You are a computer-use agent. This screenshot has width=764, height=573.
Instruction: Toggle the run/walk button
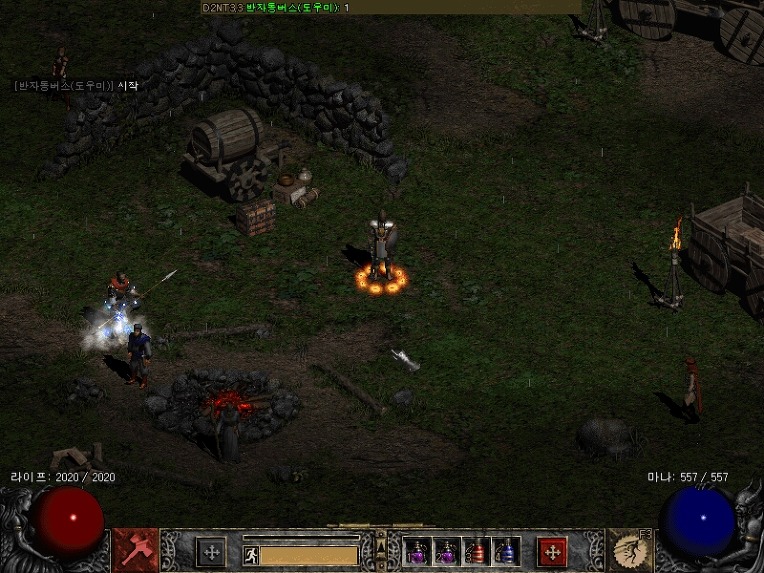point(250,554)
